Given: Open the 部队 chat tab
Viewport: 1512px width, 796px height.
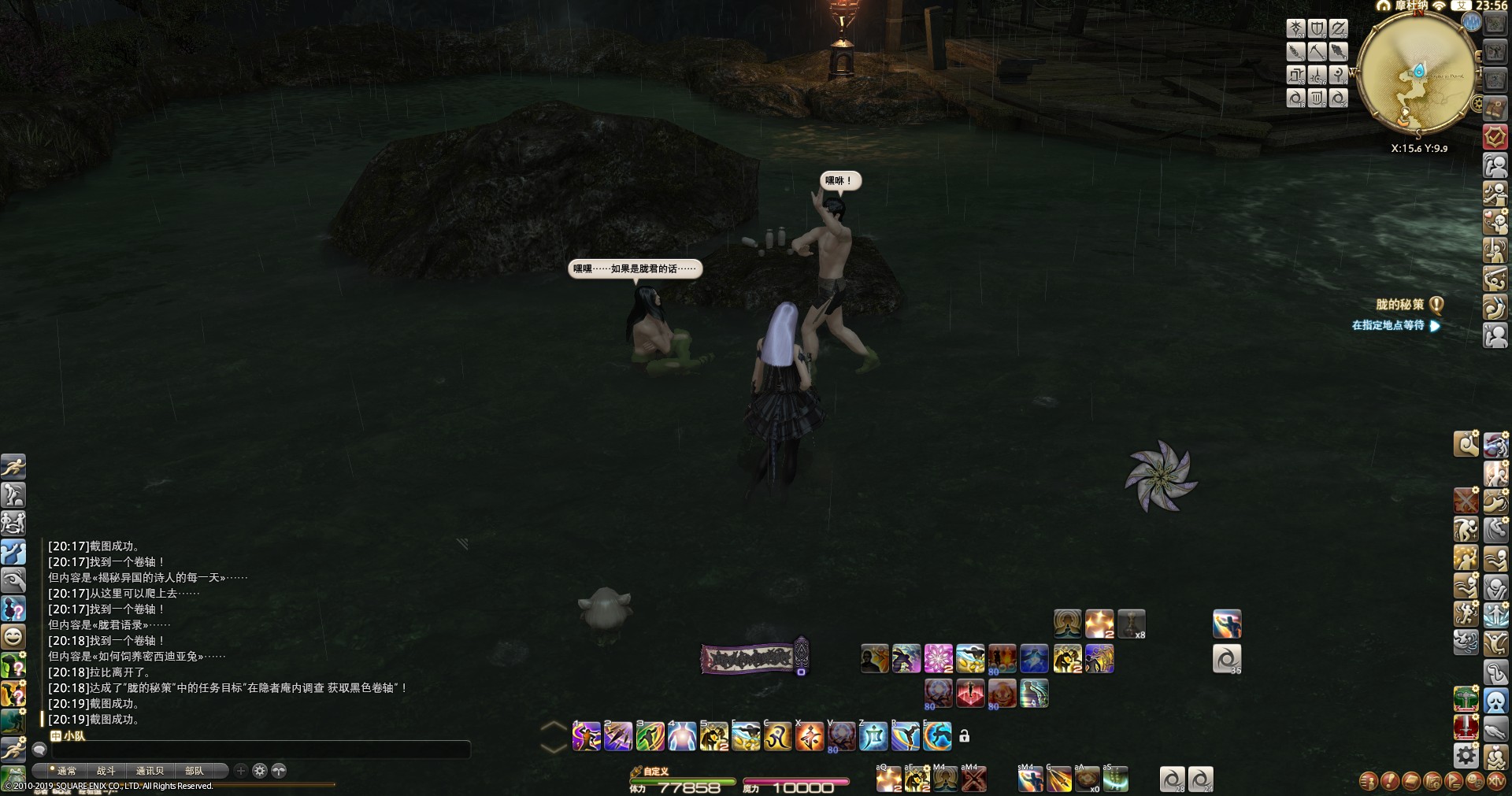Looking at the screenshot, I should (195, 771).
